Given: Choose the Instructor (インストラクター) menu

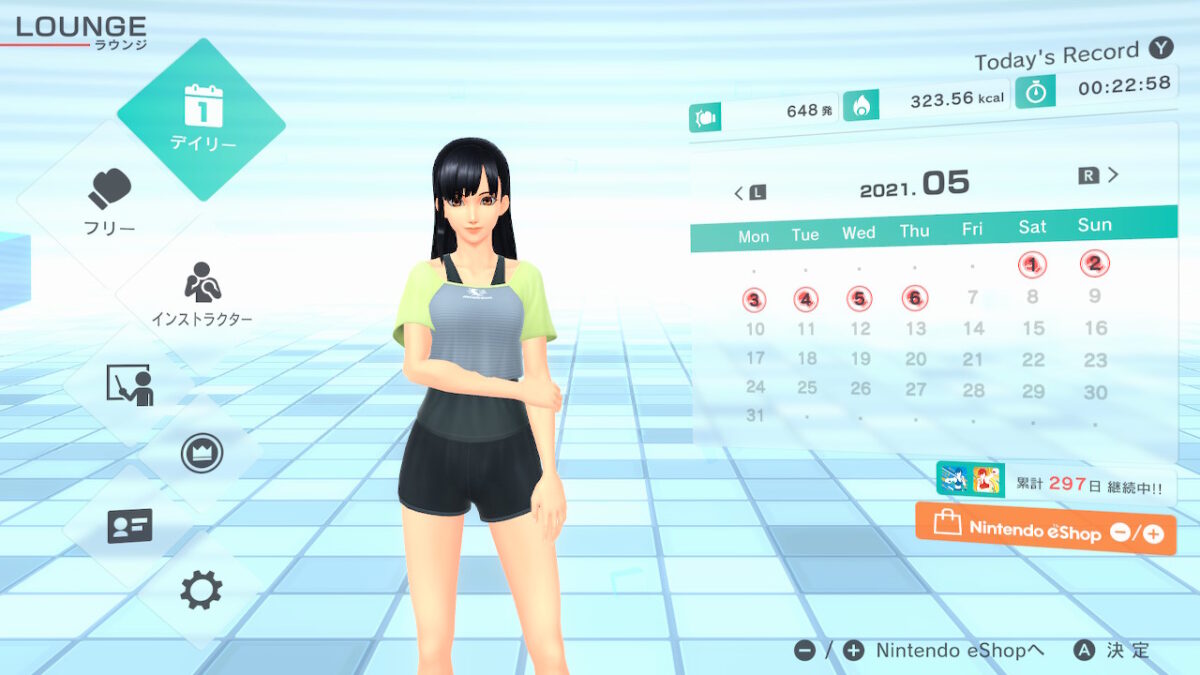Looking at the screenshot, I should pyautogui.click(x=201, y=297).
